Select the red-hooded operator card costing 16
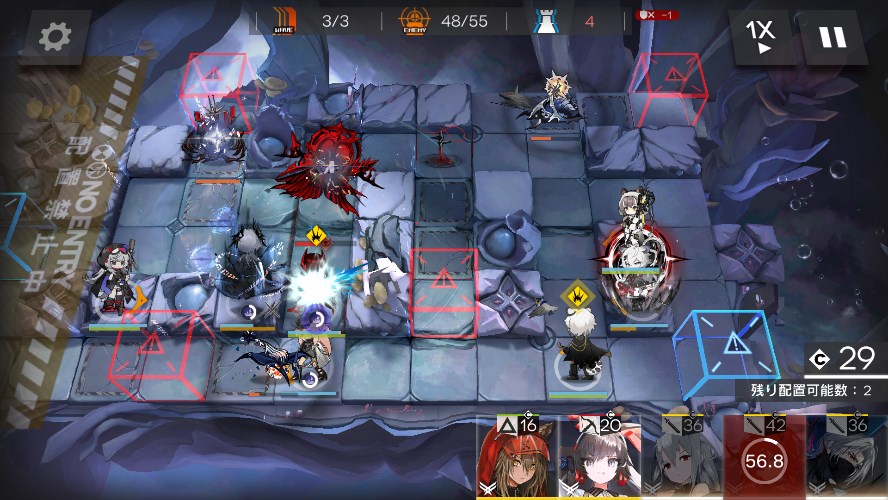Image resolution: width=888 pixels, height=500 pixels. pos(517,458)
